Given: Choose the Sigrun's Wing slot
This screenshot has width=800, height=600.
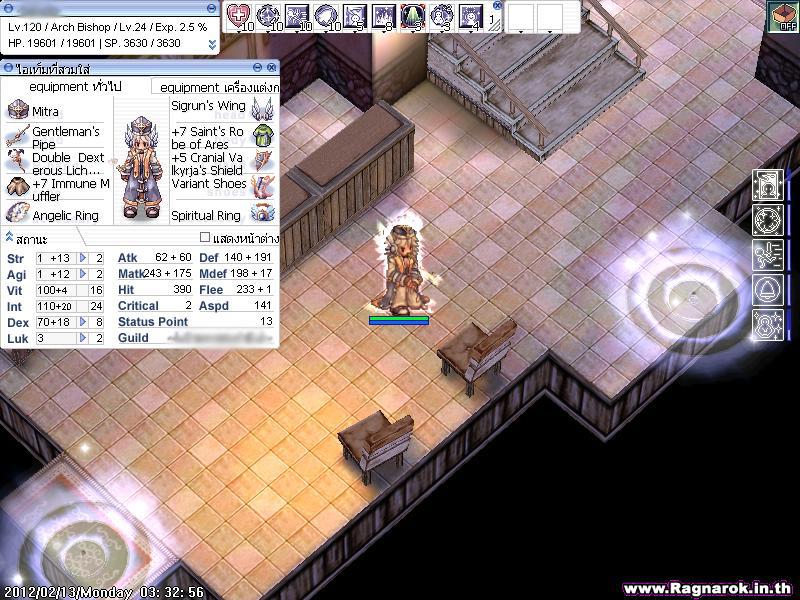Looking at the screenshot, I should tap(262, 106).
